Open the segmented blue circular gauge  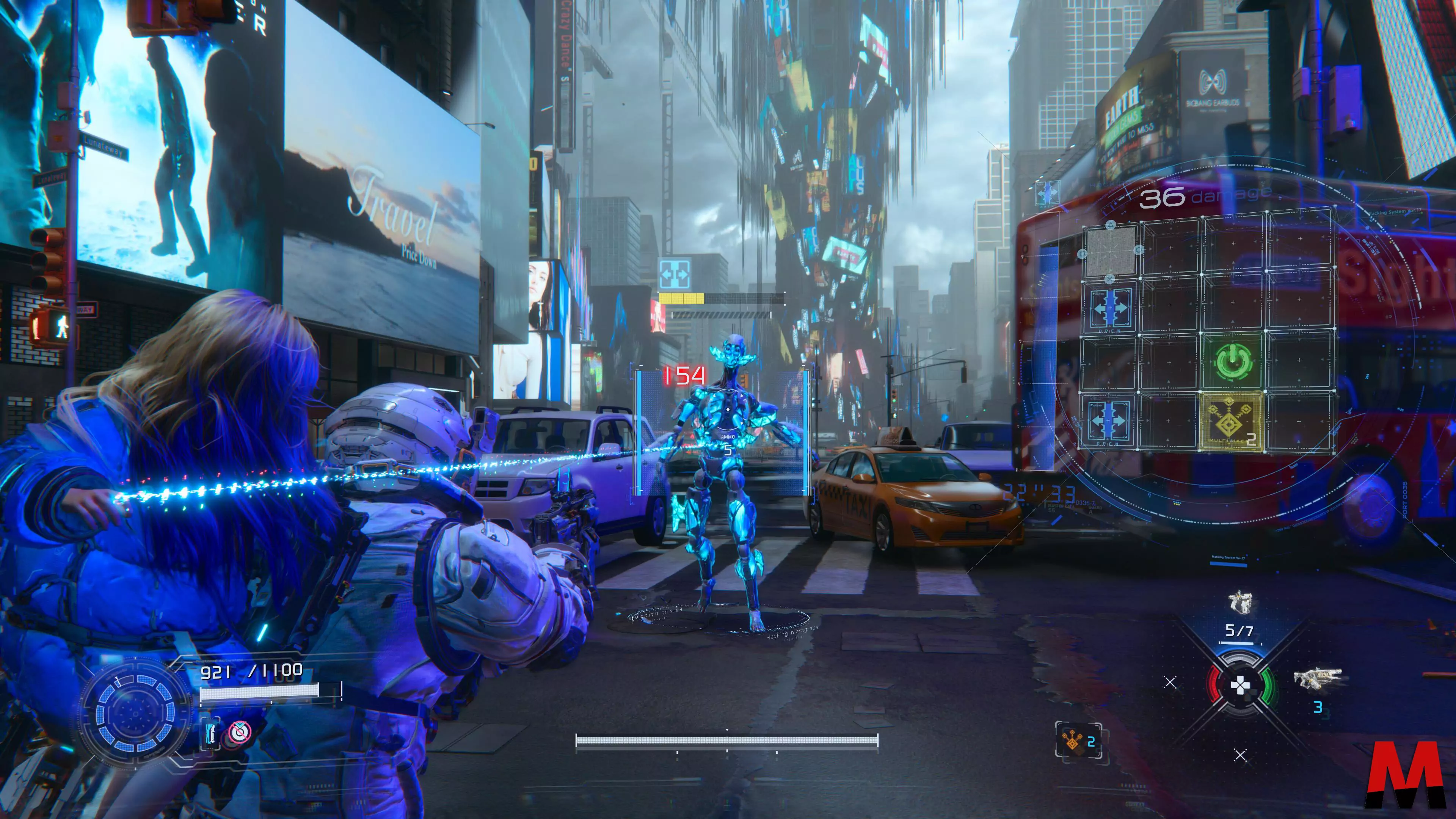coord(136,713)
